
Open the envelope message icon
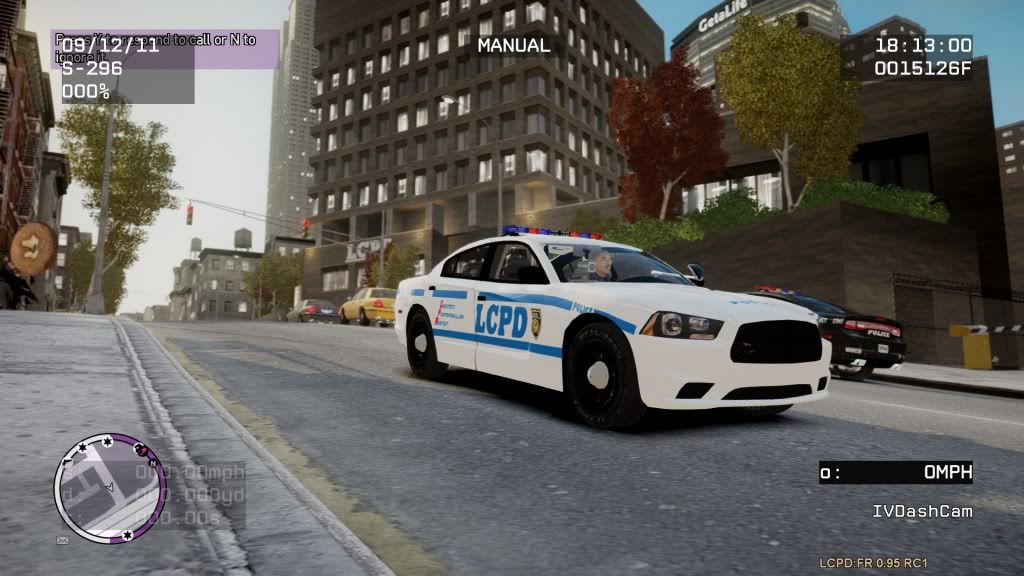tap(62, 540)
